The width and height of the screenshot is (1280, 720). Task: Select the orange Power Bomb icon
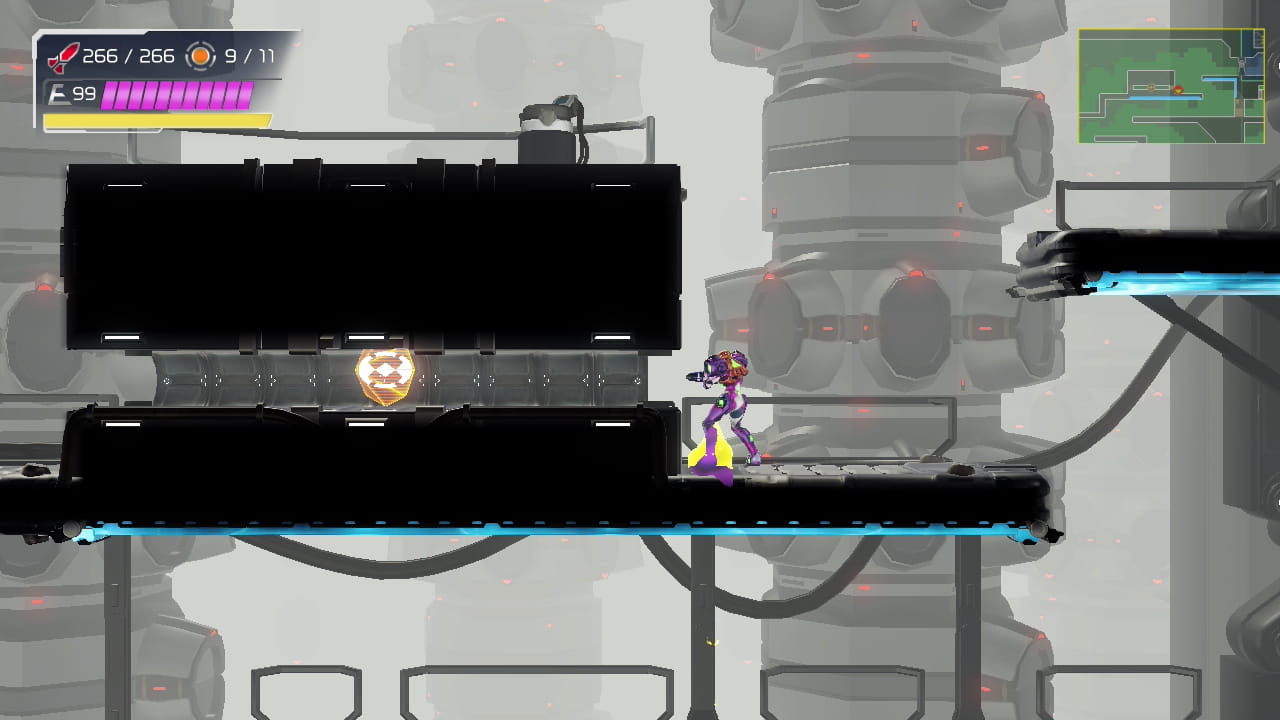click(x=200, y=56)
